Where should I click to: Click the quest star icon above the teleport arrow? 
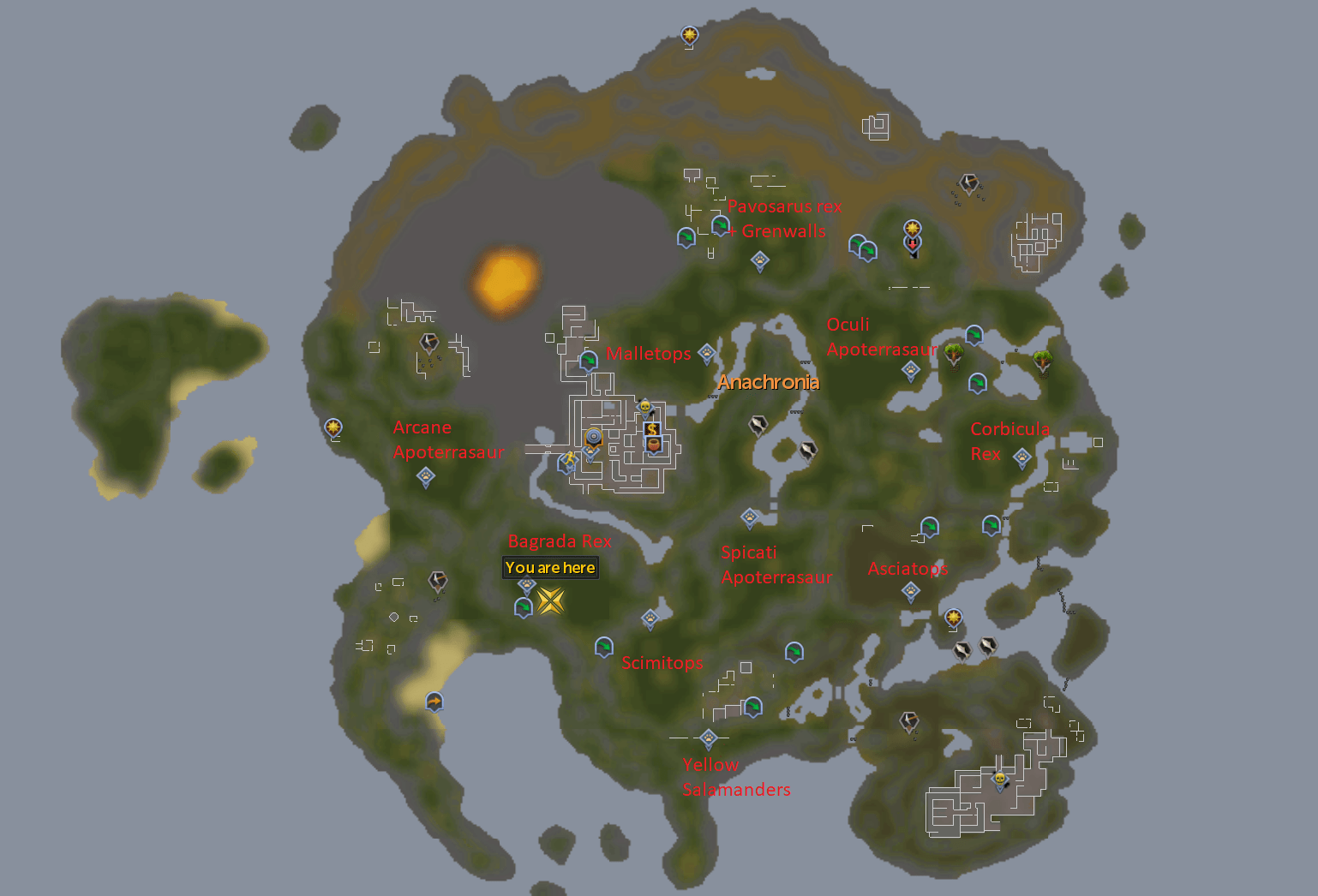click(912, 228)
